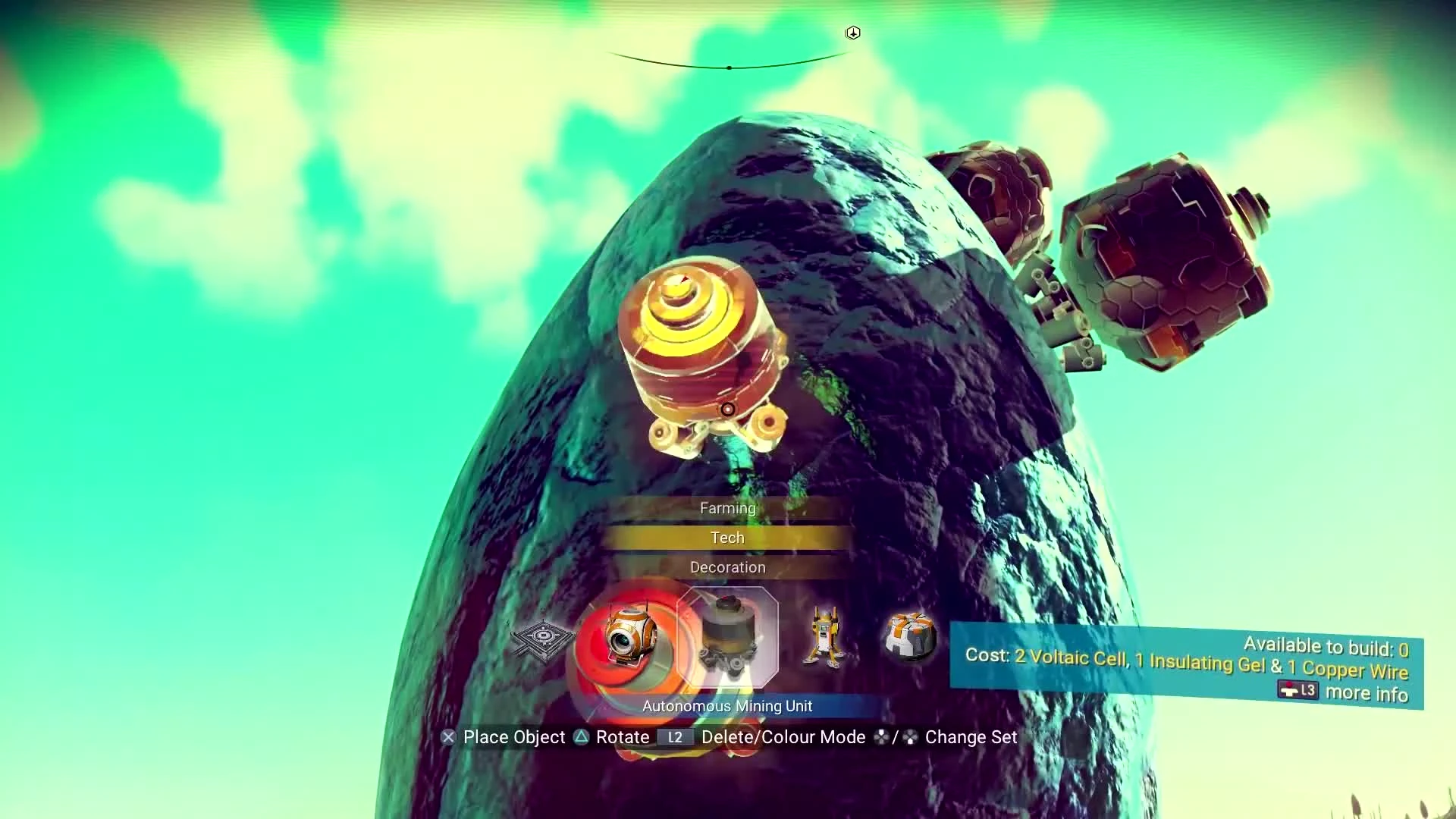Click the Autonomous Mining Unit name label
Viewport: 1456px width, 819px height.
(727, 705)
